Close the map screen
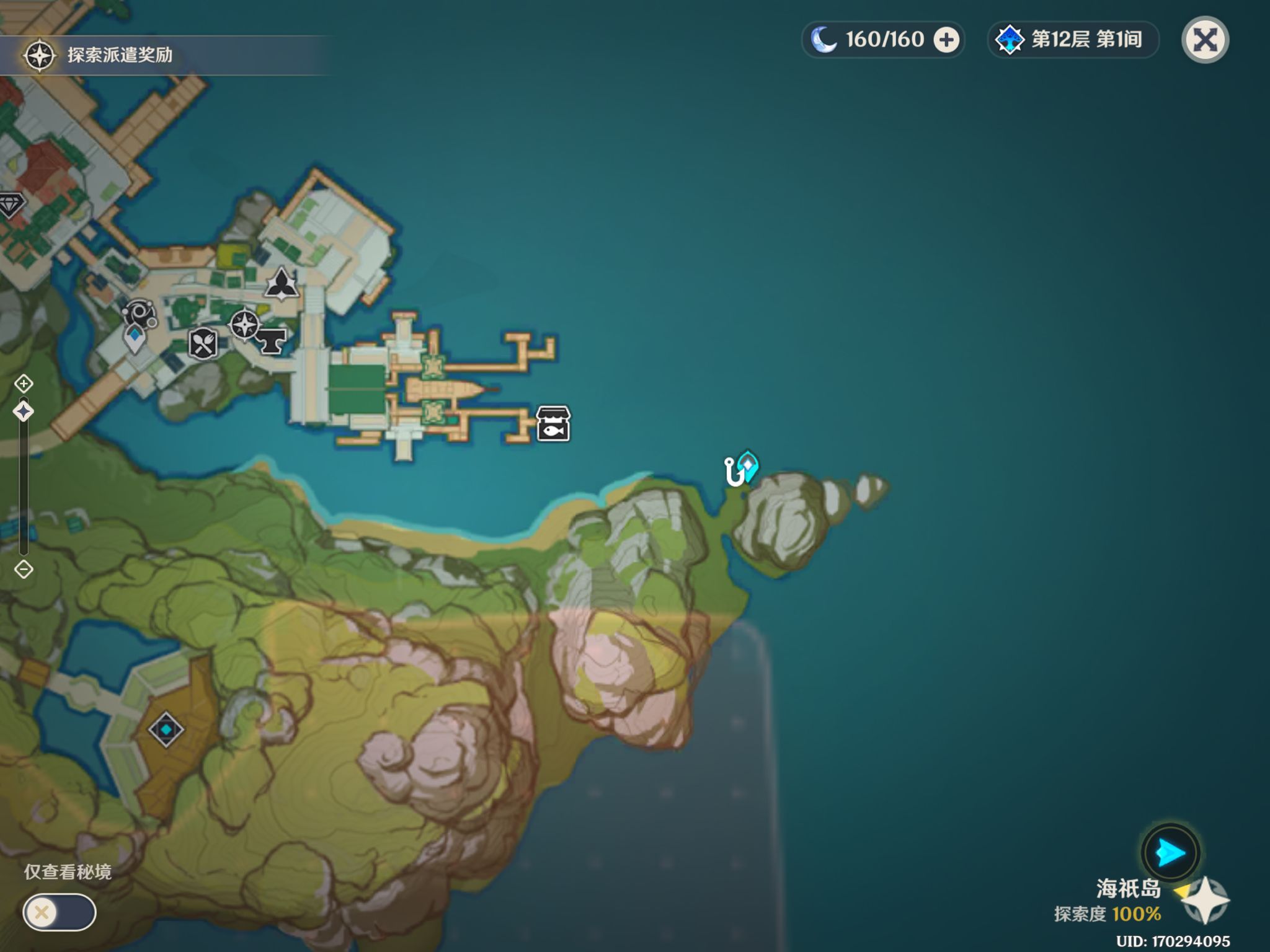The width and height of the screenshot is (1270, 952). coord(1204,40)
